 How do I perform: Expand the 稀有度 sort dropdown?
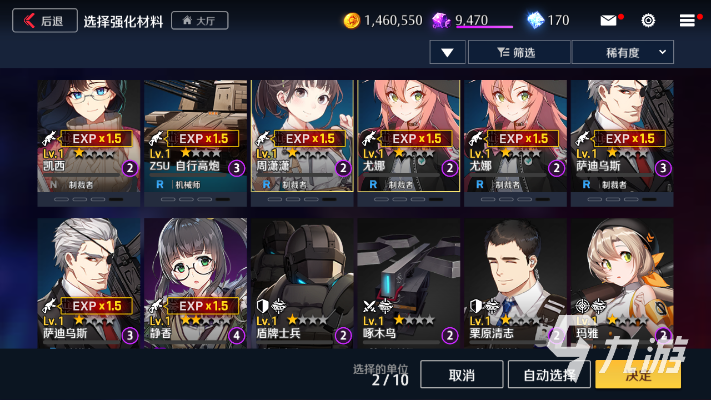pos(622,52)
